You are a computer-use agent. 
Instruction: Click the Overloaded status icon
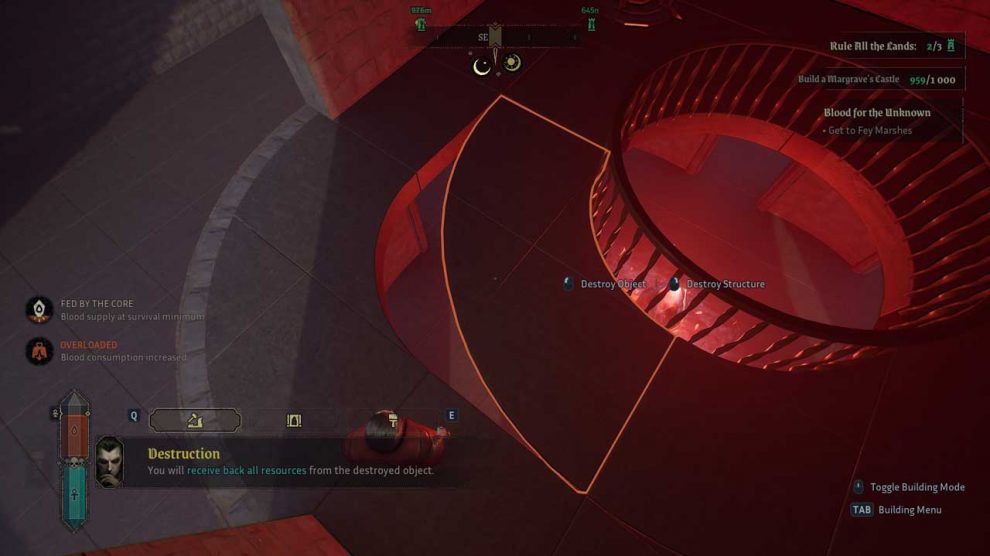click(x=39, y=351)
